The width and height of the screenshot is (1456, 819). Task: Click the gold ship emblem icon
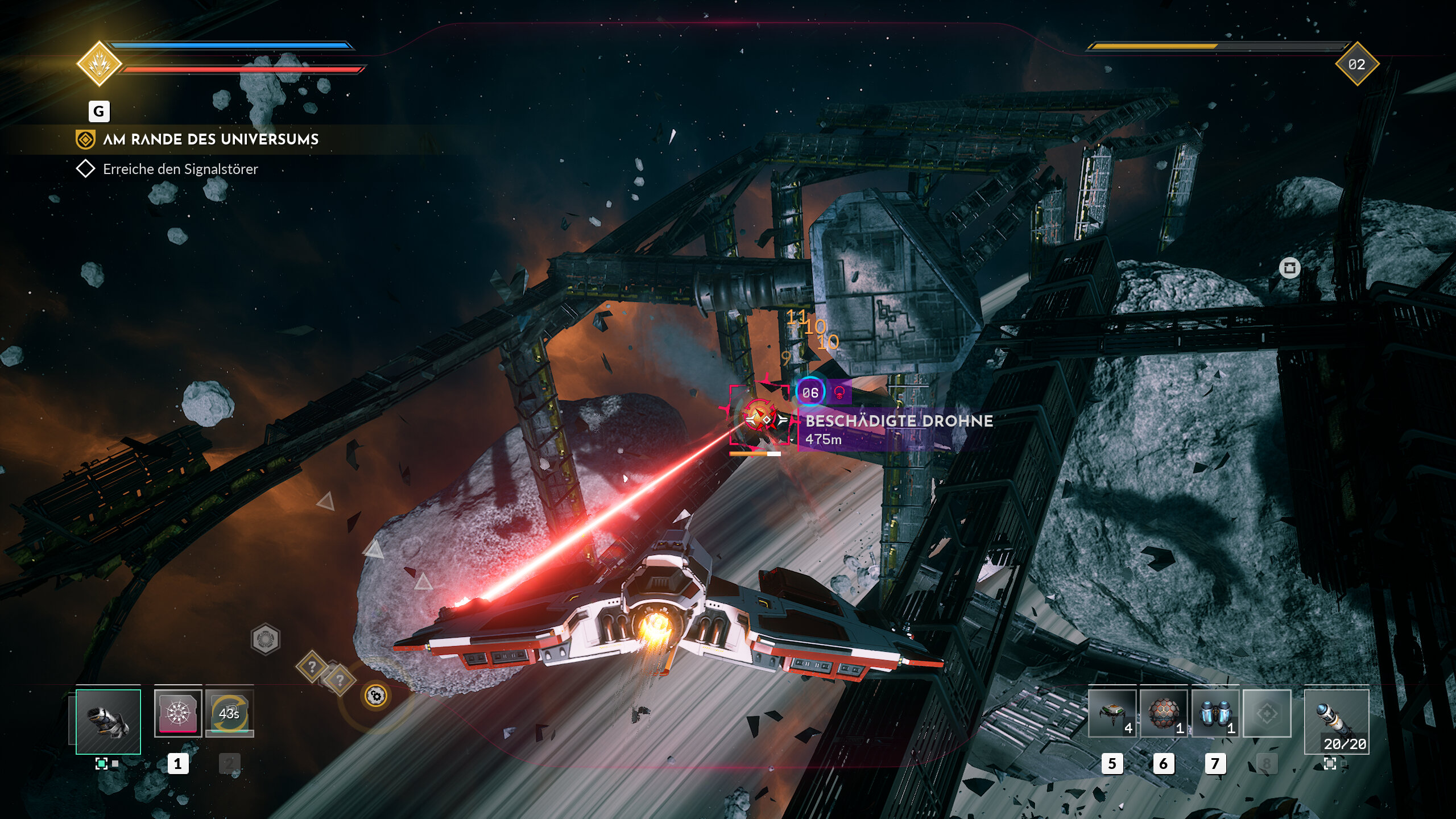click(x=99, y=64)
